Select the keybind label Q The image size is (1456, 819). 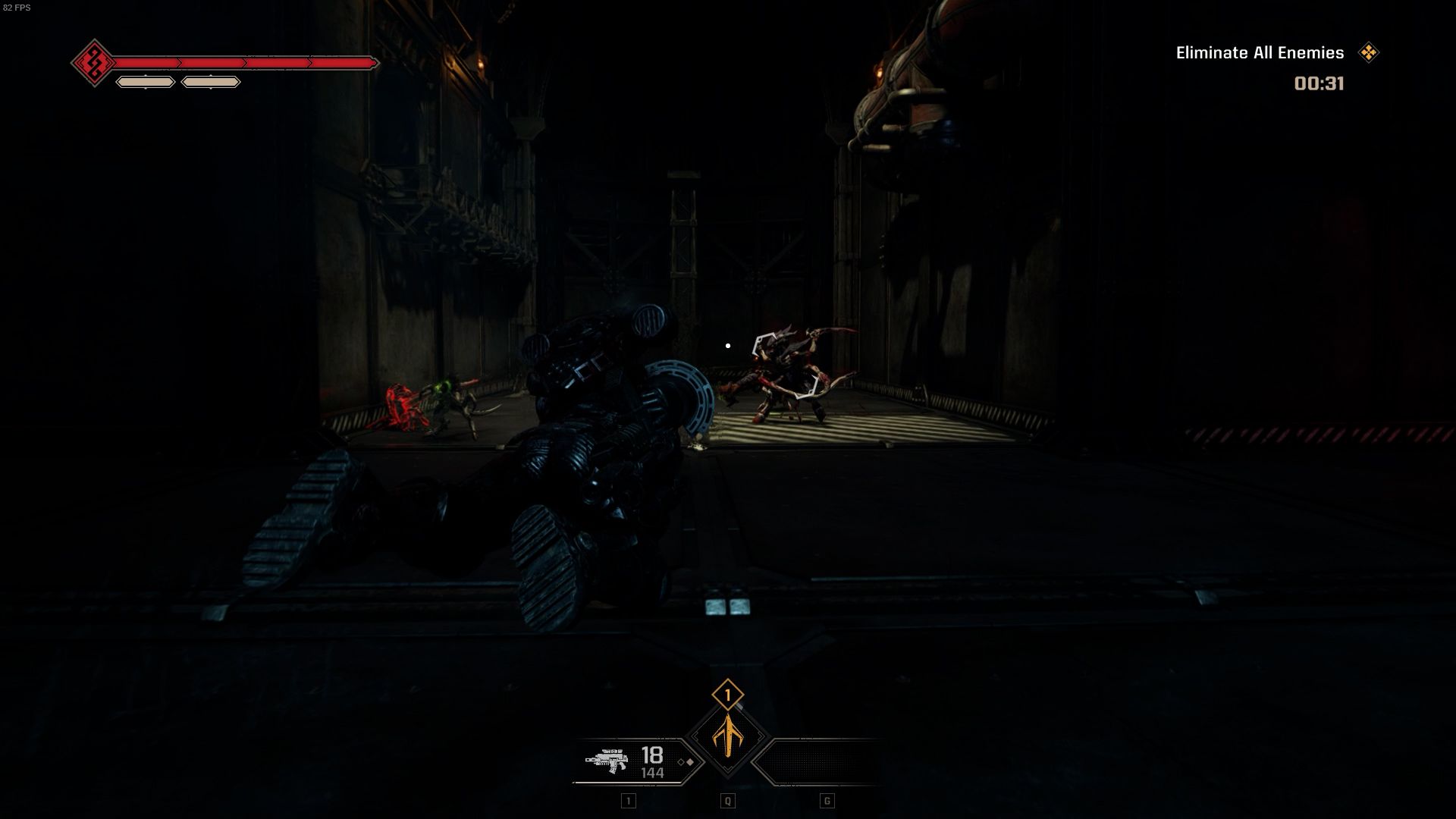727,800
